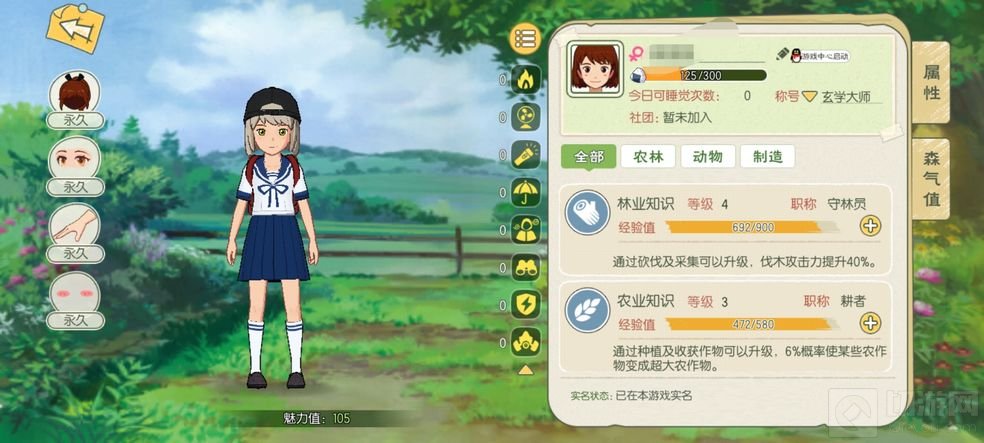Select the gas mask equipment icon
984x443 pixels.
525,342
